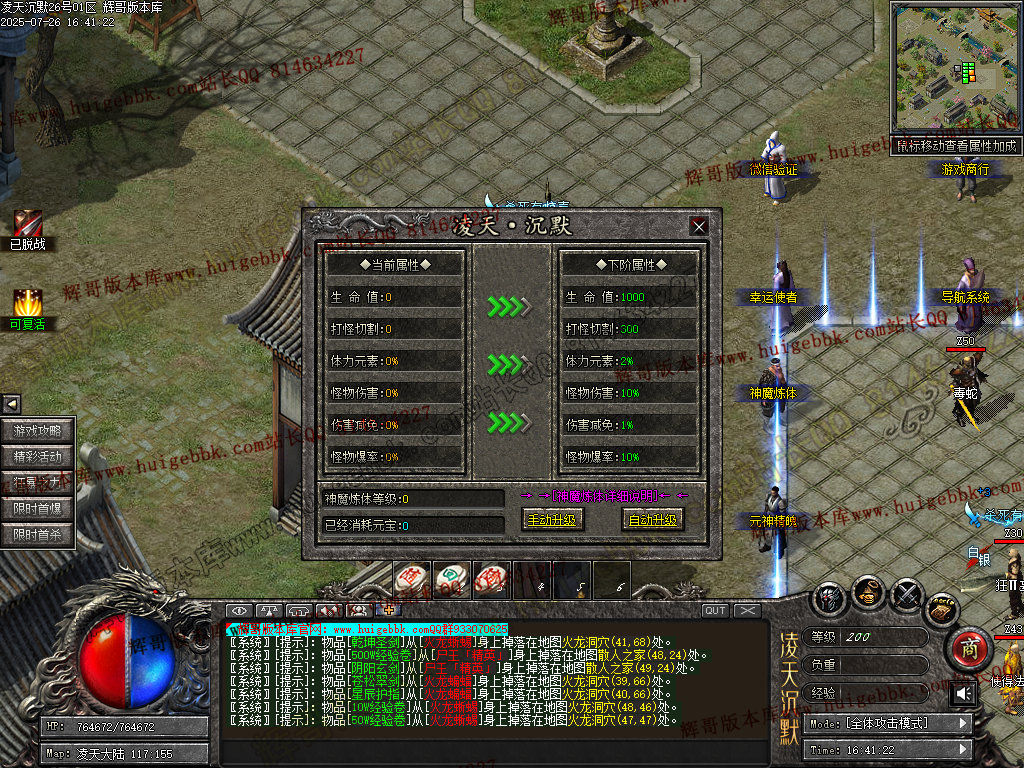Open the red 商 shop button
The image size is (1024, 768).
coord(967,649)
